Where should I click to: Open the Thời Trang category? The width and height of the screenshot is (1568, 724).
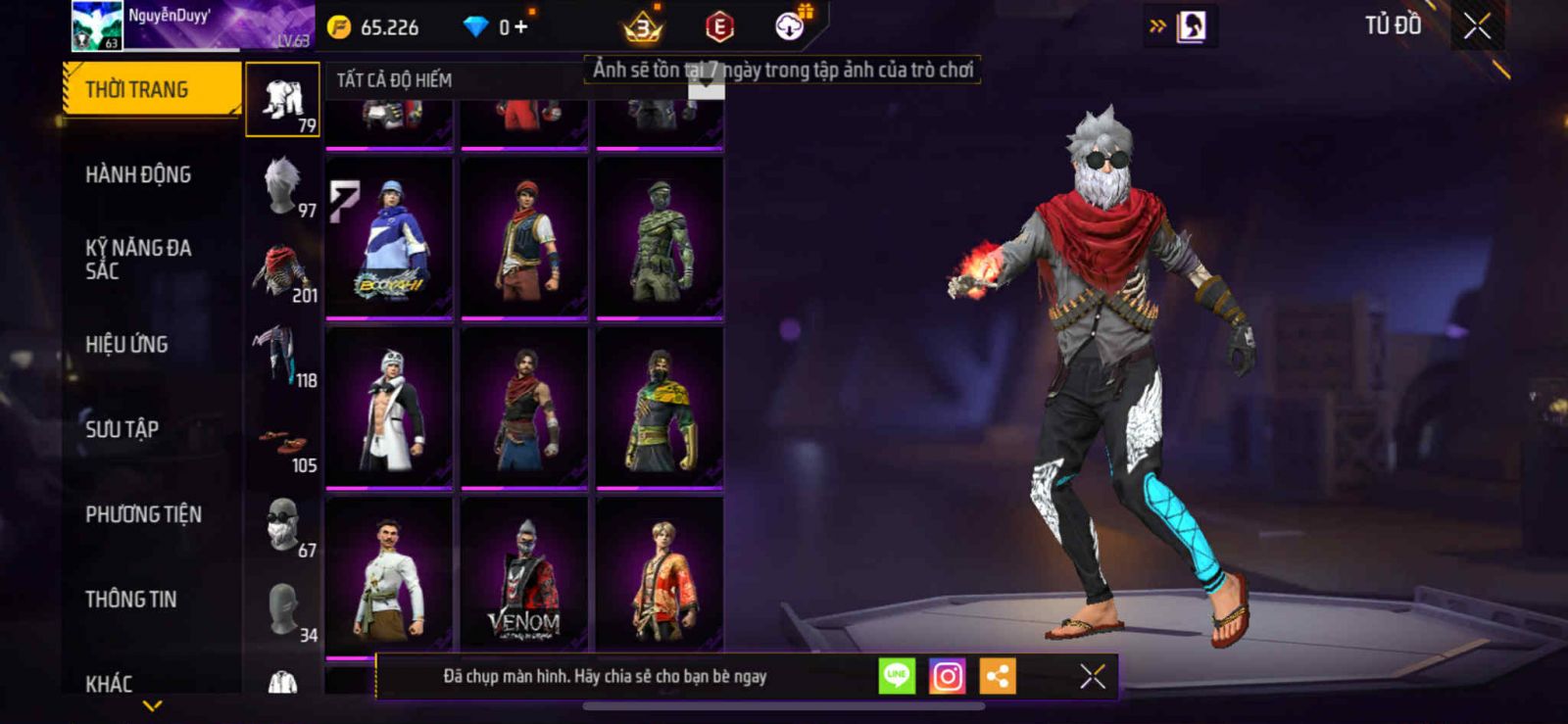[151, 89]
